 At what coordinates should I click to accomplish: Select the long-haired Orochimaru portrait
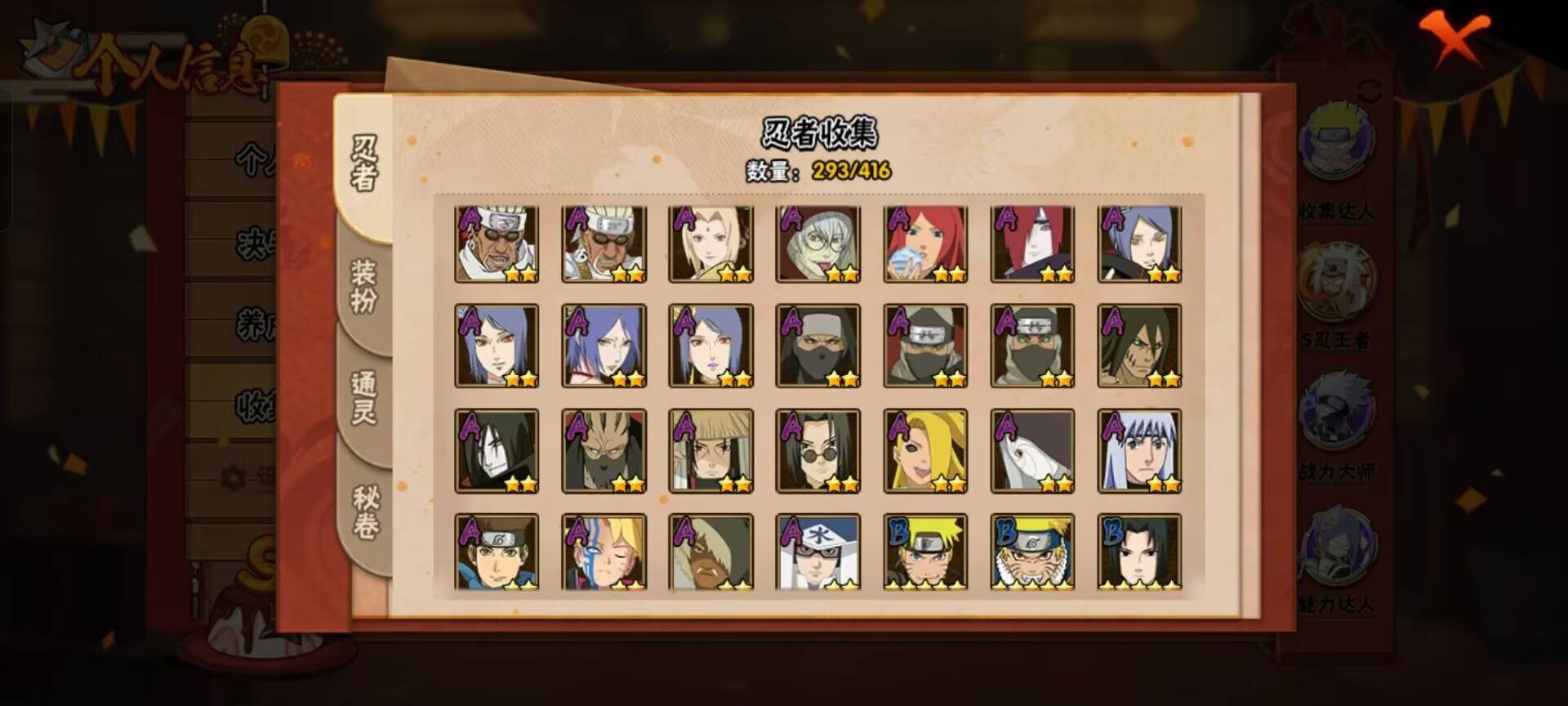pyautogui.click(x=497, y=451)
